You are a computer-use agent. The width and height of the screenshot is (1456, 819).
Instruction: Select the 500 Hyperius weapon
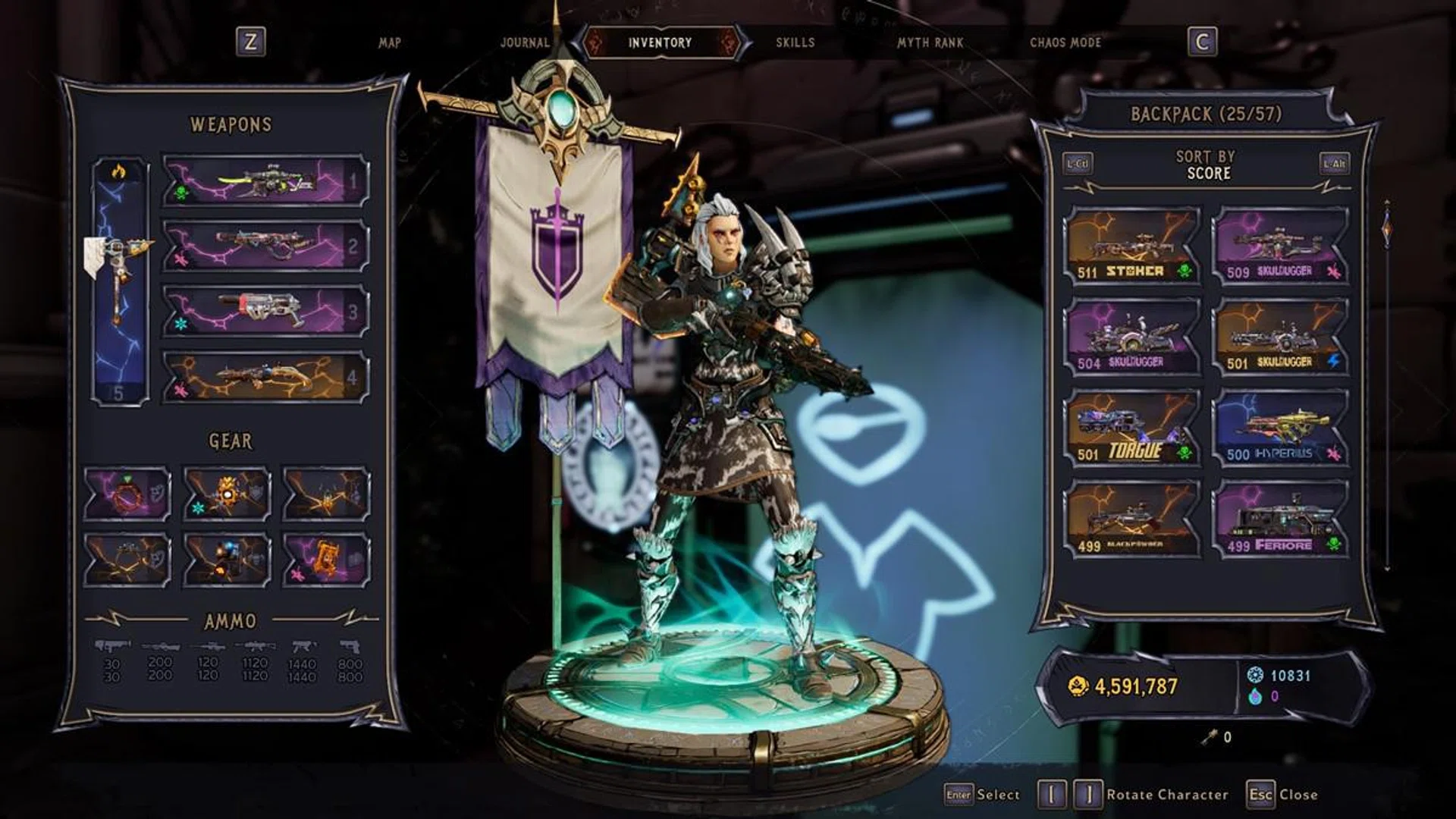pyautogui.click(x=1280, y=429)
